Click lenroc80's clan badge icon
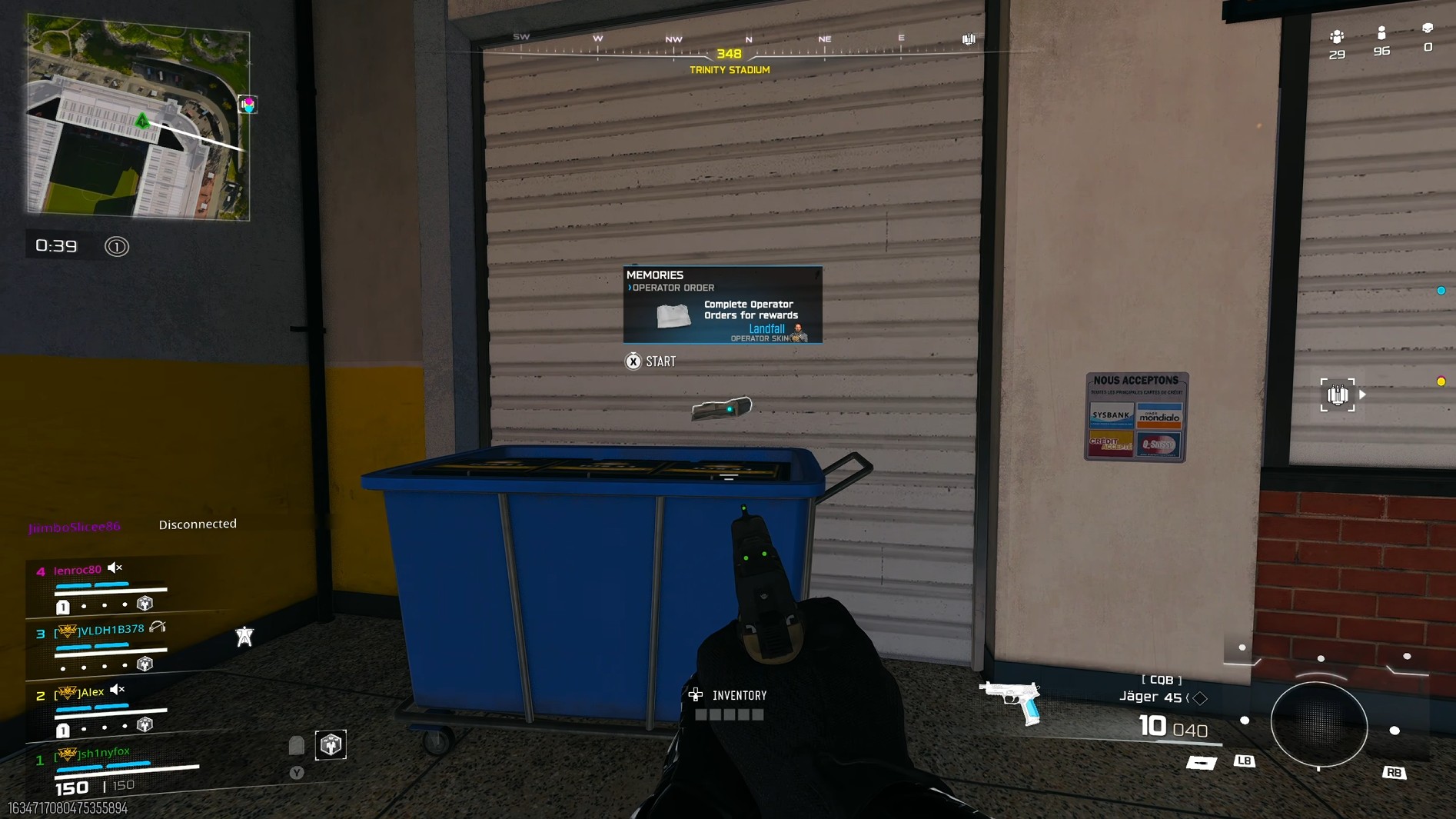This screenshot has height=819, width=1456. (x=145, y=604)
